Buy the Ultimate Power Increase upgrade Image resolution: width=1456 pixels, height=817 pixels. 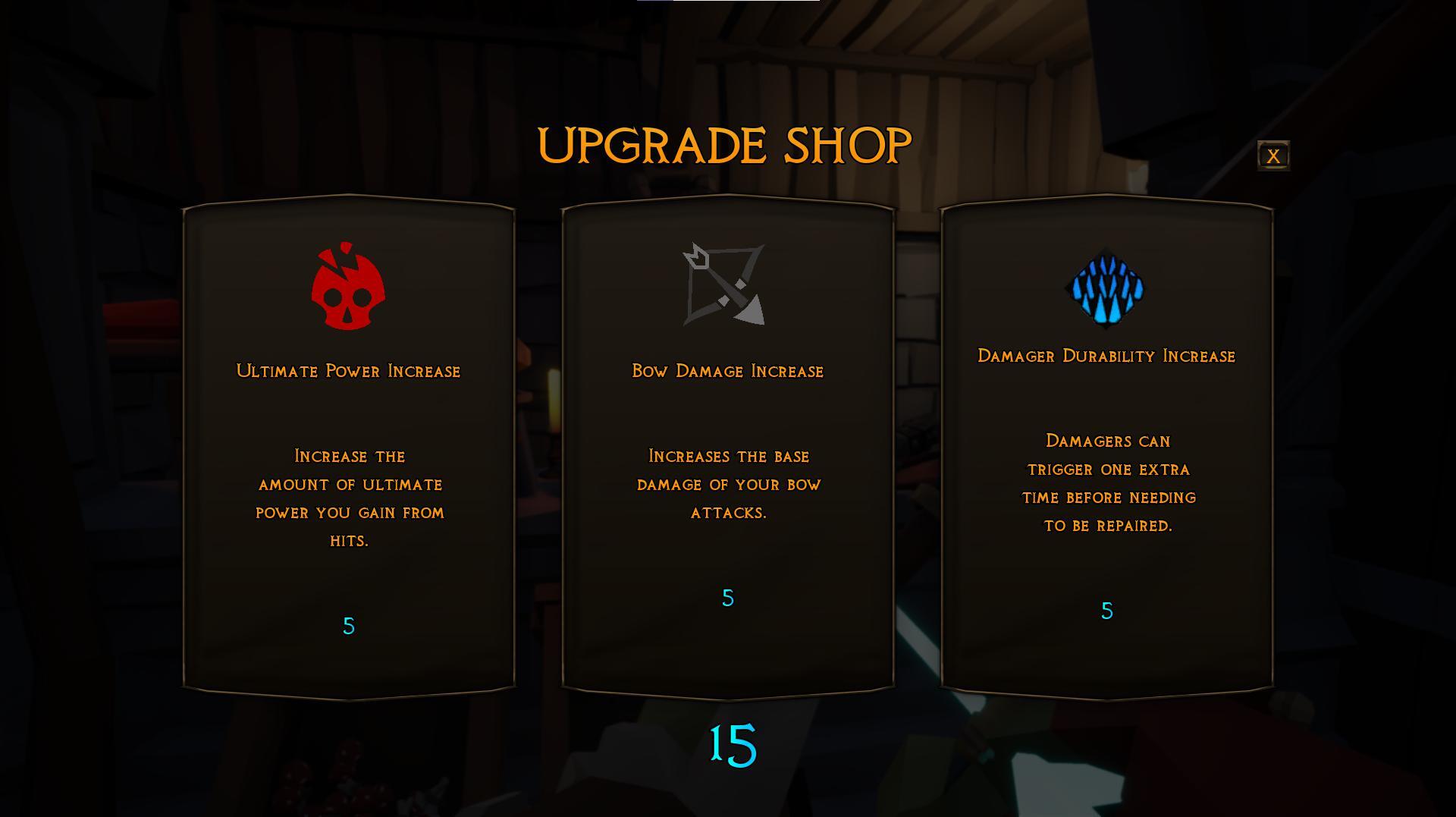[x=349, y=448]
